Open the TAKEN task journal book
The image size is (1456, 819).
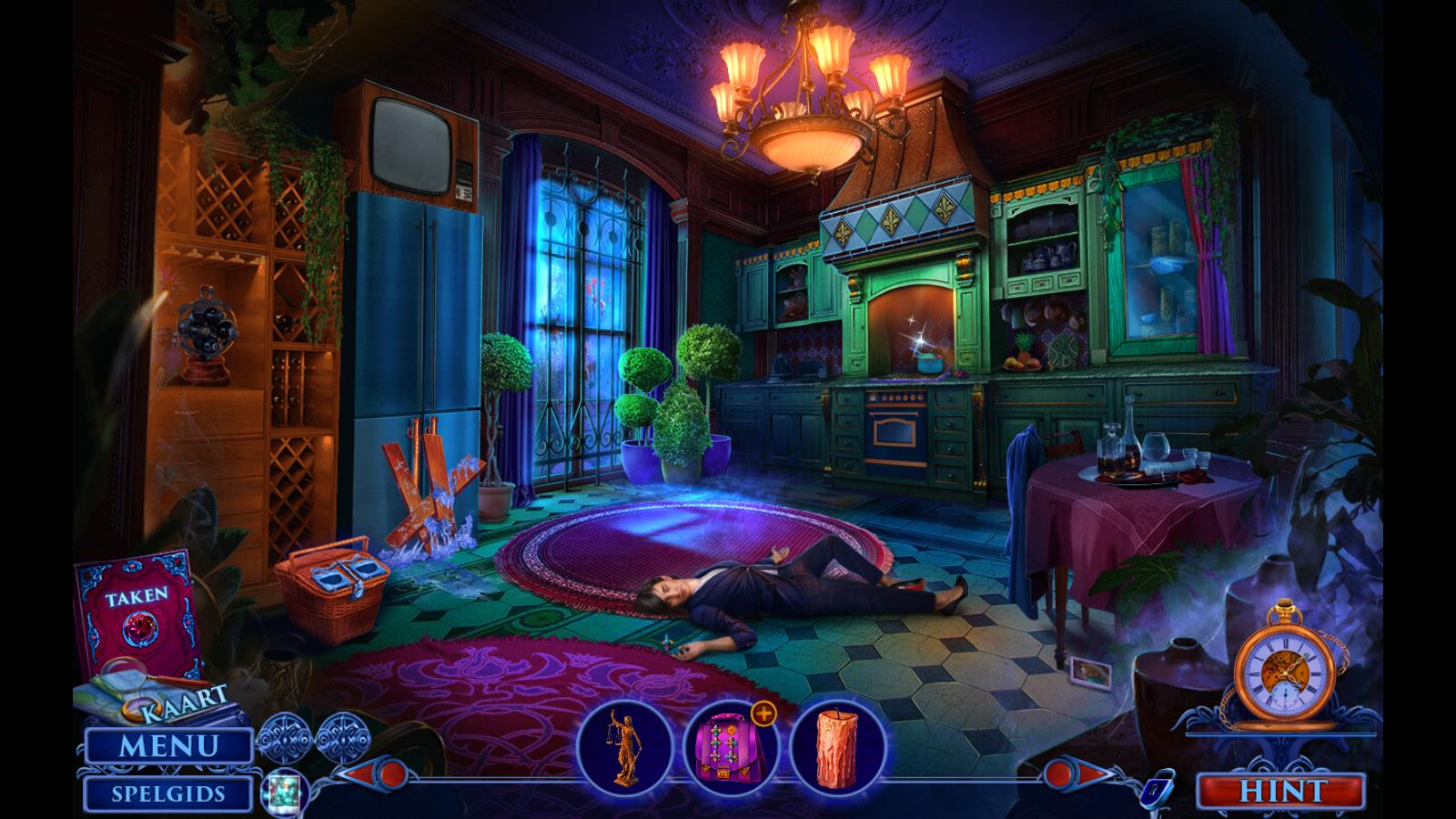click(136, 610)
